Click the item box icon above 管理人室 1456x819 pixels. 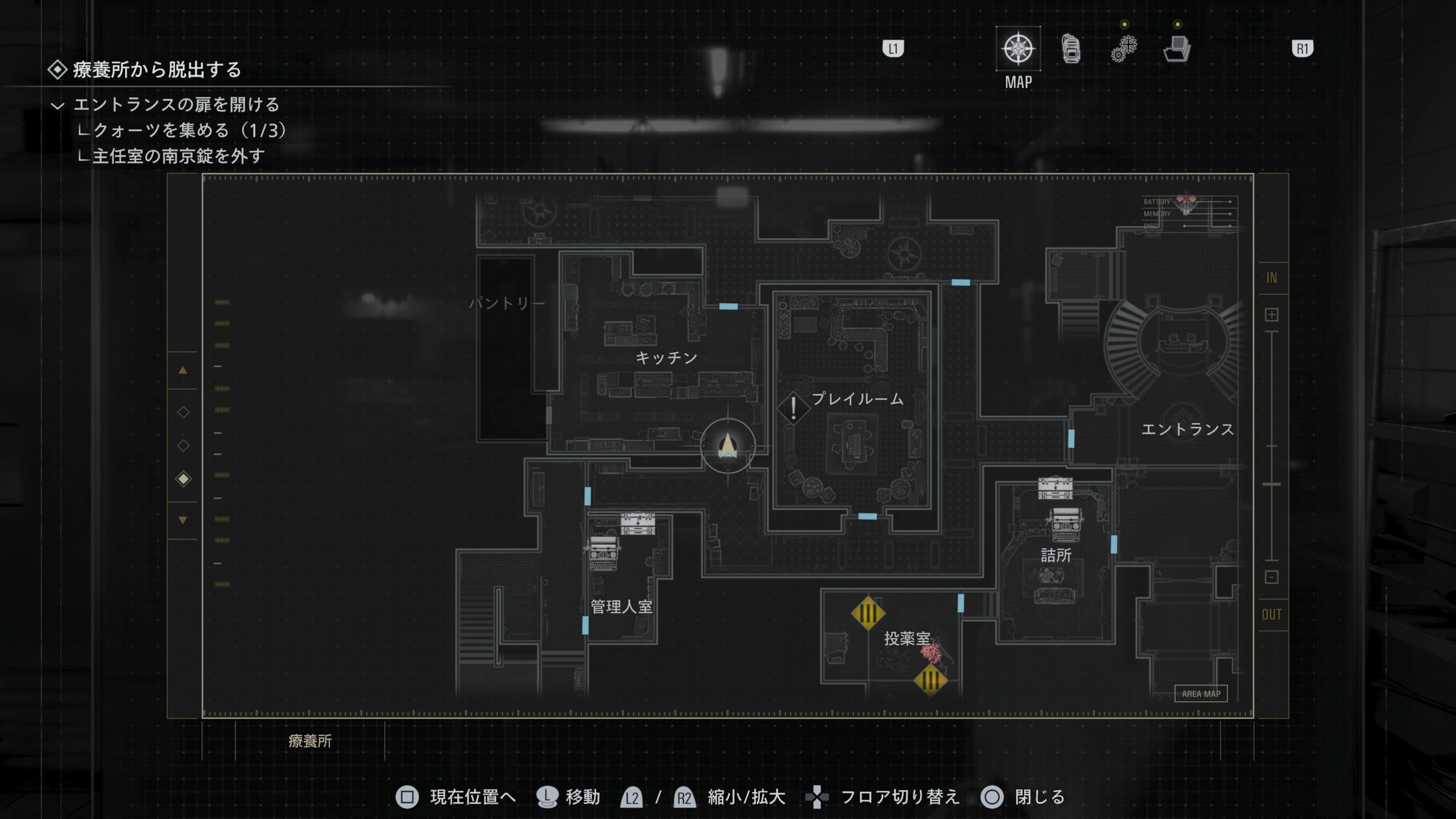(x=638, y=523)
